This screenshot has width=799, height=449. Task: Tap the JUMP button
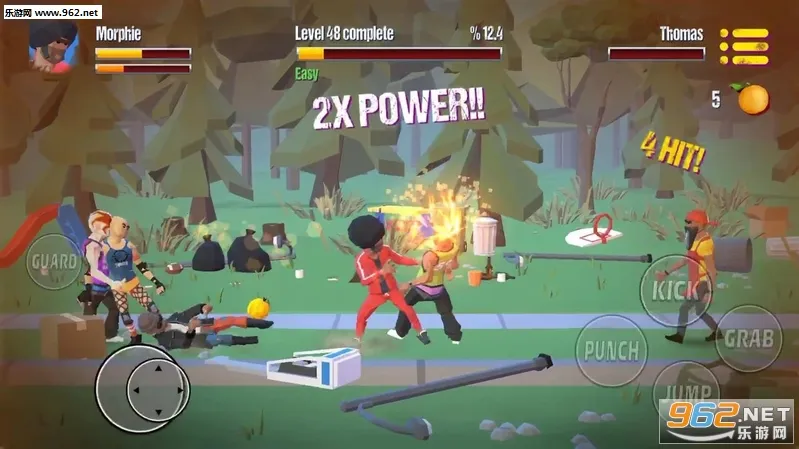point(687,394)
